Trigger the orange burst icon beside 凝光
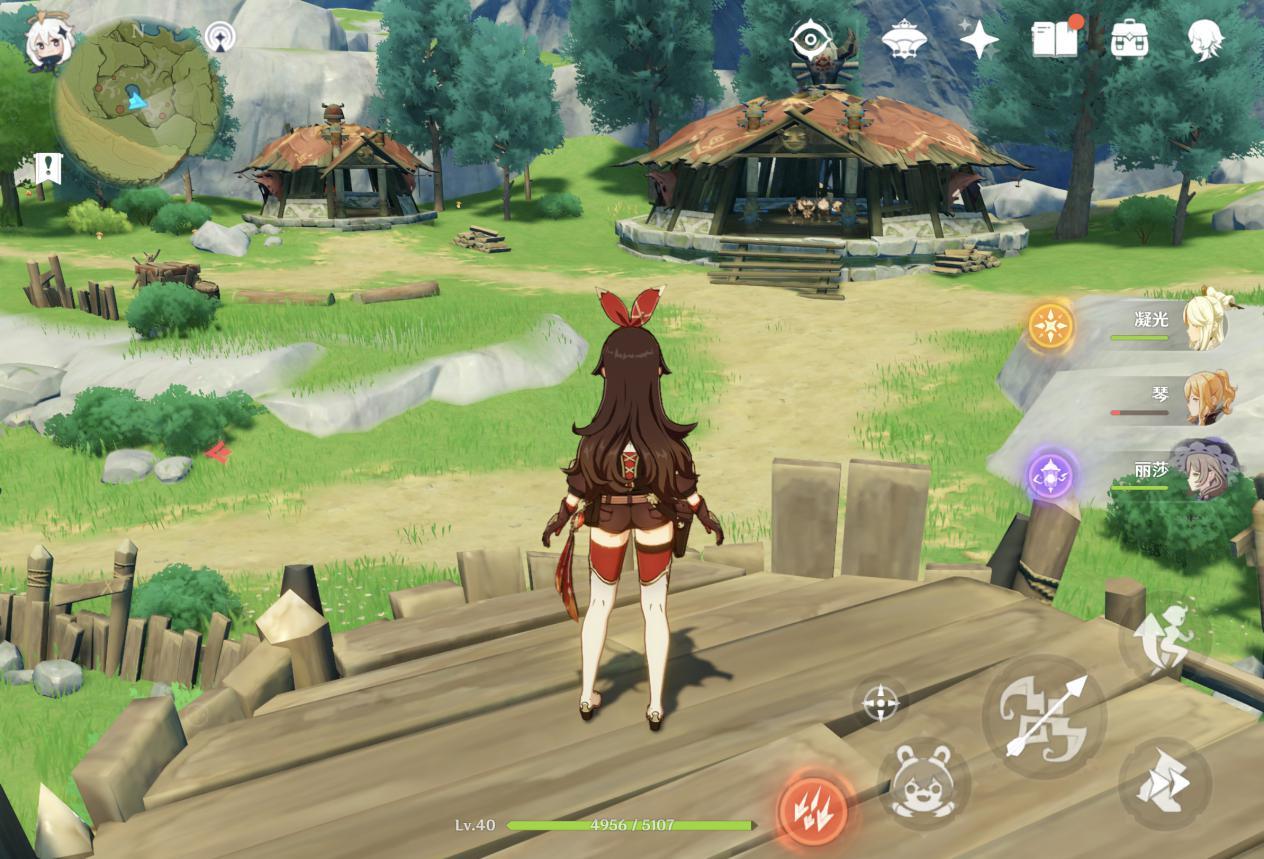Viewport: 1264px width, 859px height. [1051, 326]
